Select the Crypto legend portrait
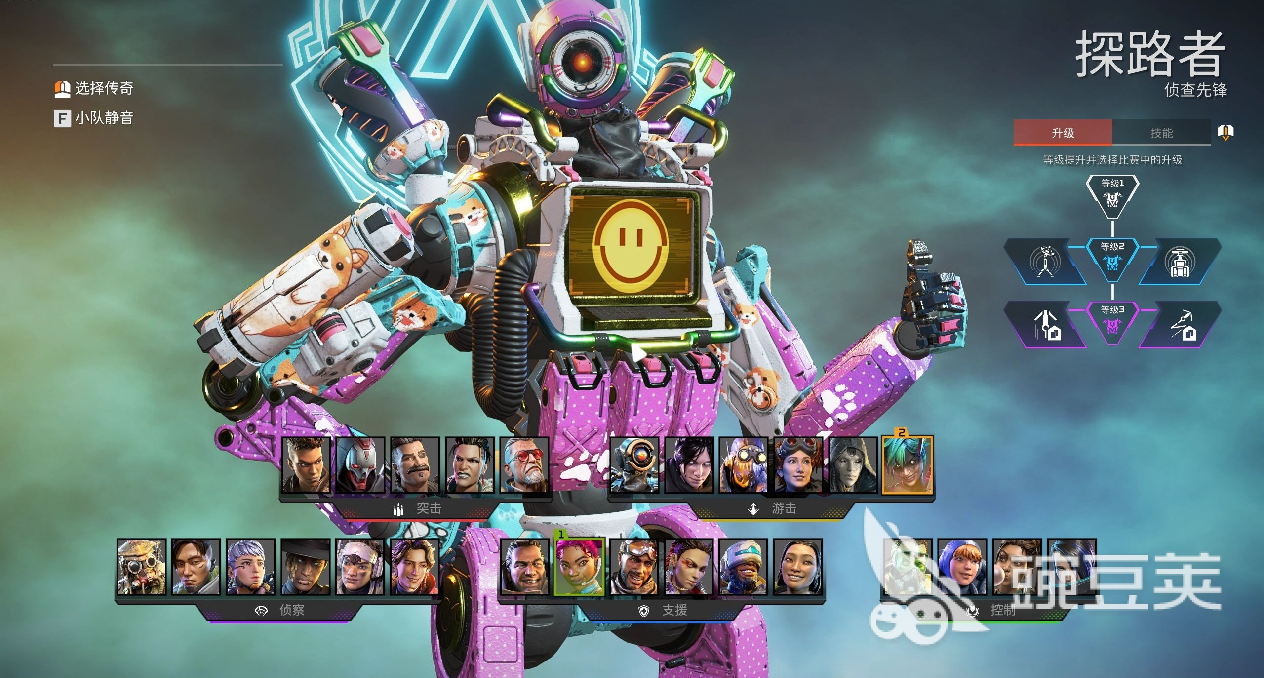The width and height of the screenshot is (1264, 678). pyautogui.click(x=196, y=567)
